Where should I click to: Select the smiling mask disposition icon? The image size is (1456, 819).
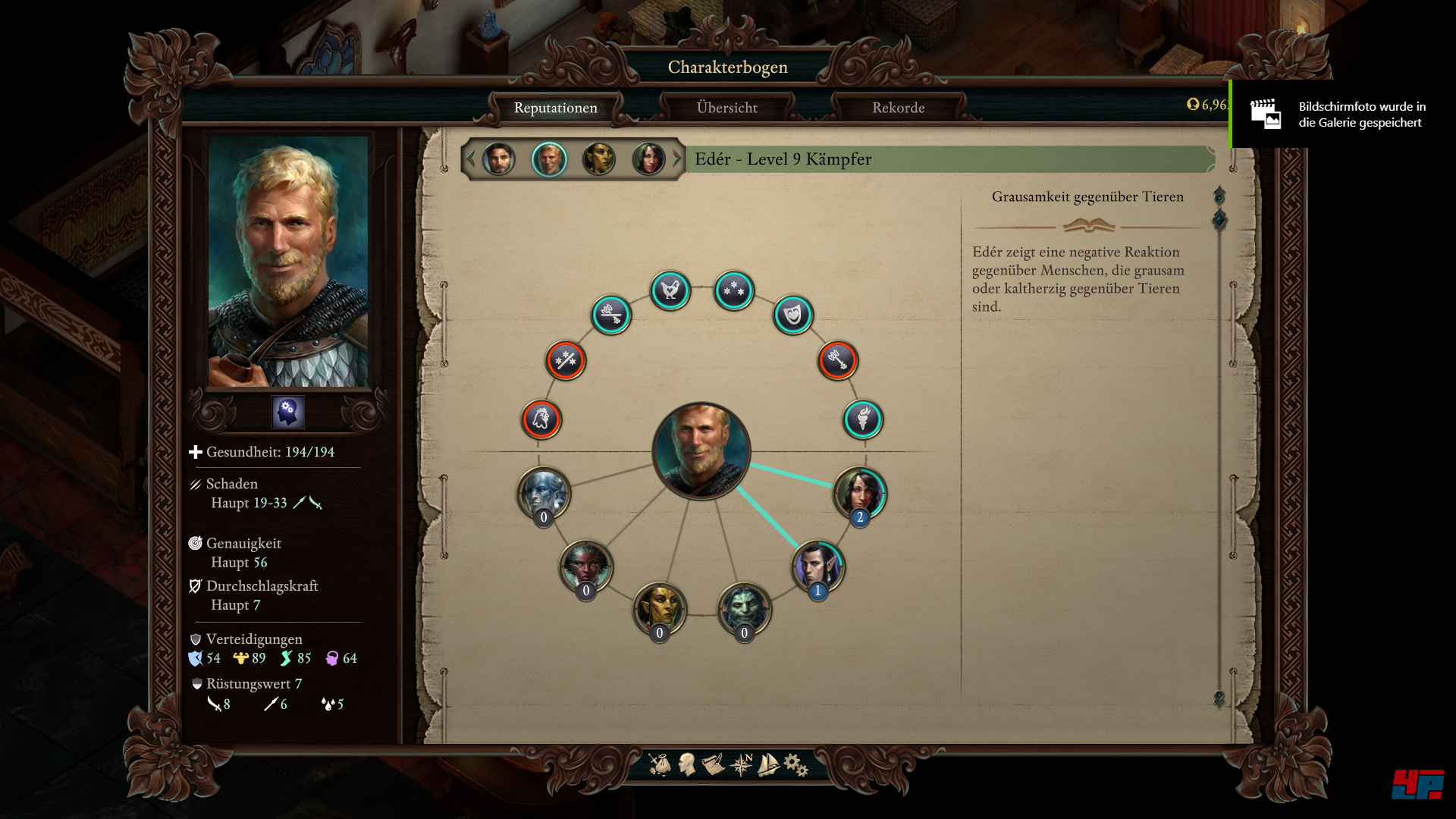[x=792, y=315]
